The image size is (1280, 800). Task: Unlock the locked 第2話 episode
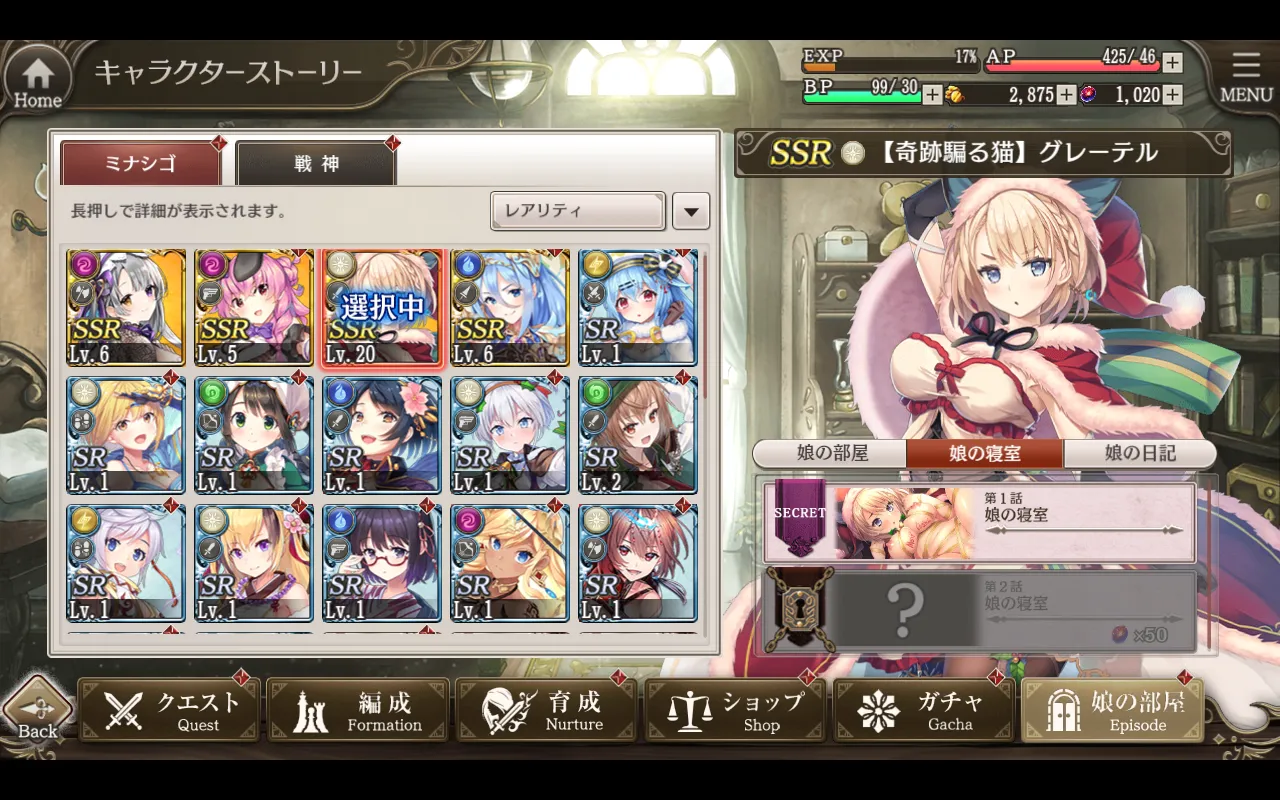[x=980, y=611]
